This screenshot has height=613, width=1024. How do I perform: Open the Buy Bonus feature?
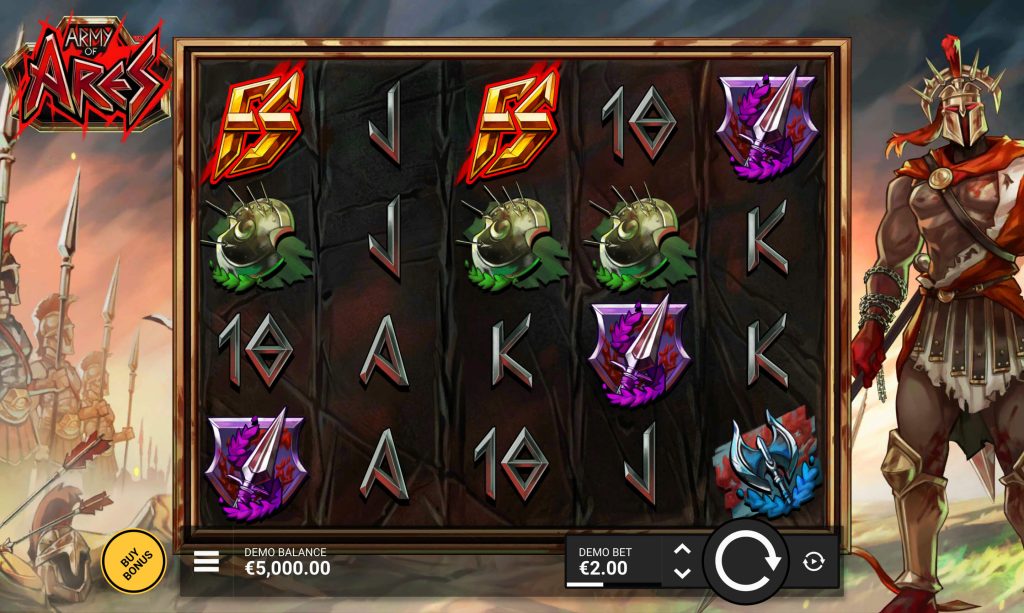click(134, 562)
